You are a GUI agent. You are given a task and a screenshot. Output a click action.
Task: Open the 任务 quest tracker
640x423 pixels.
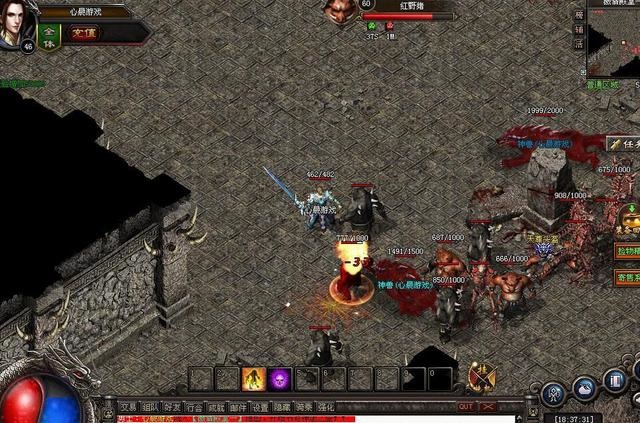(623, 143)
